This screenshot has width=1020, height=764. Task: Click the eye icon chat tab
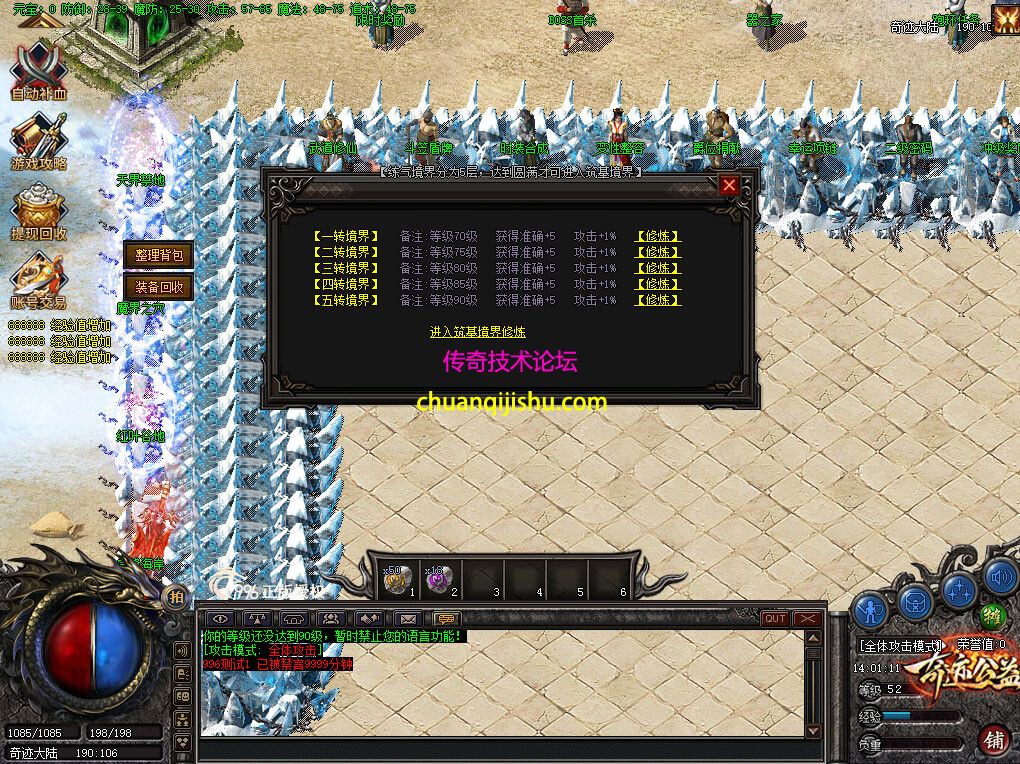tap(222, 619)
